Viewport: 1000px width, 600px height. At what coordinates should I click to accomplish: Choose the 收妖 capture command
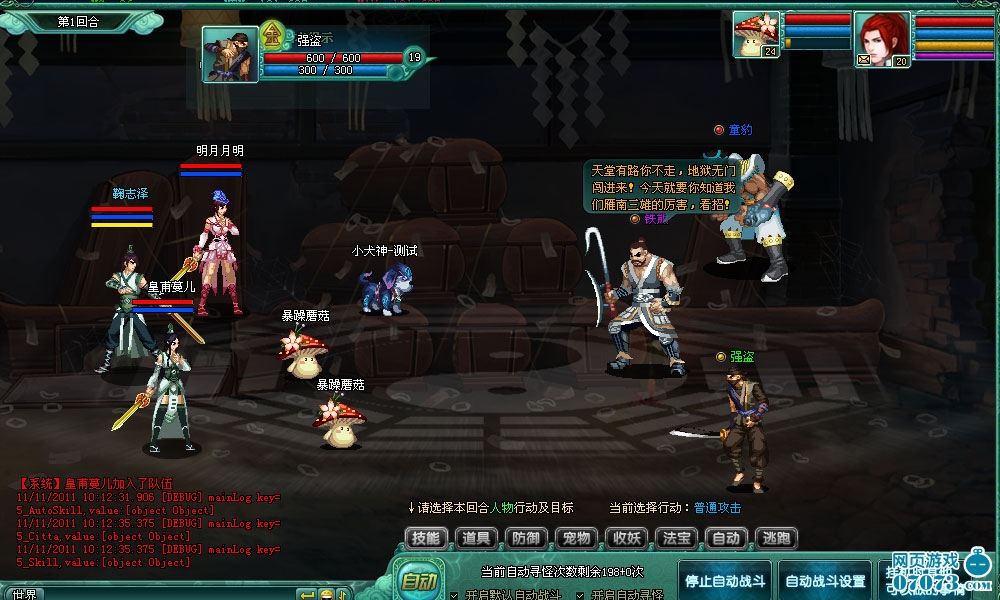[626, 538]
